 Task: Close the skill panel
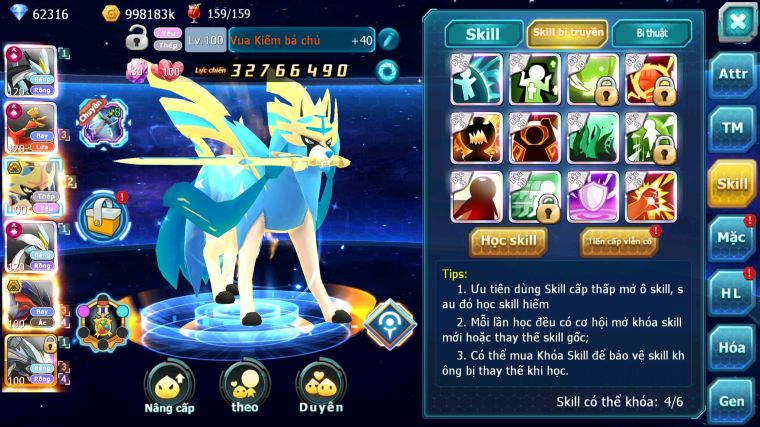point(737,21)
